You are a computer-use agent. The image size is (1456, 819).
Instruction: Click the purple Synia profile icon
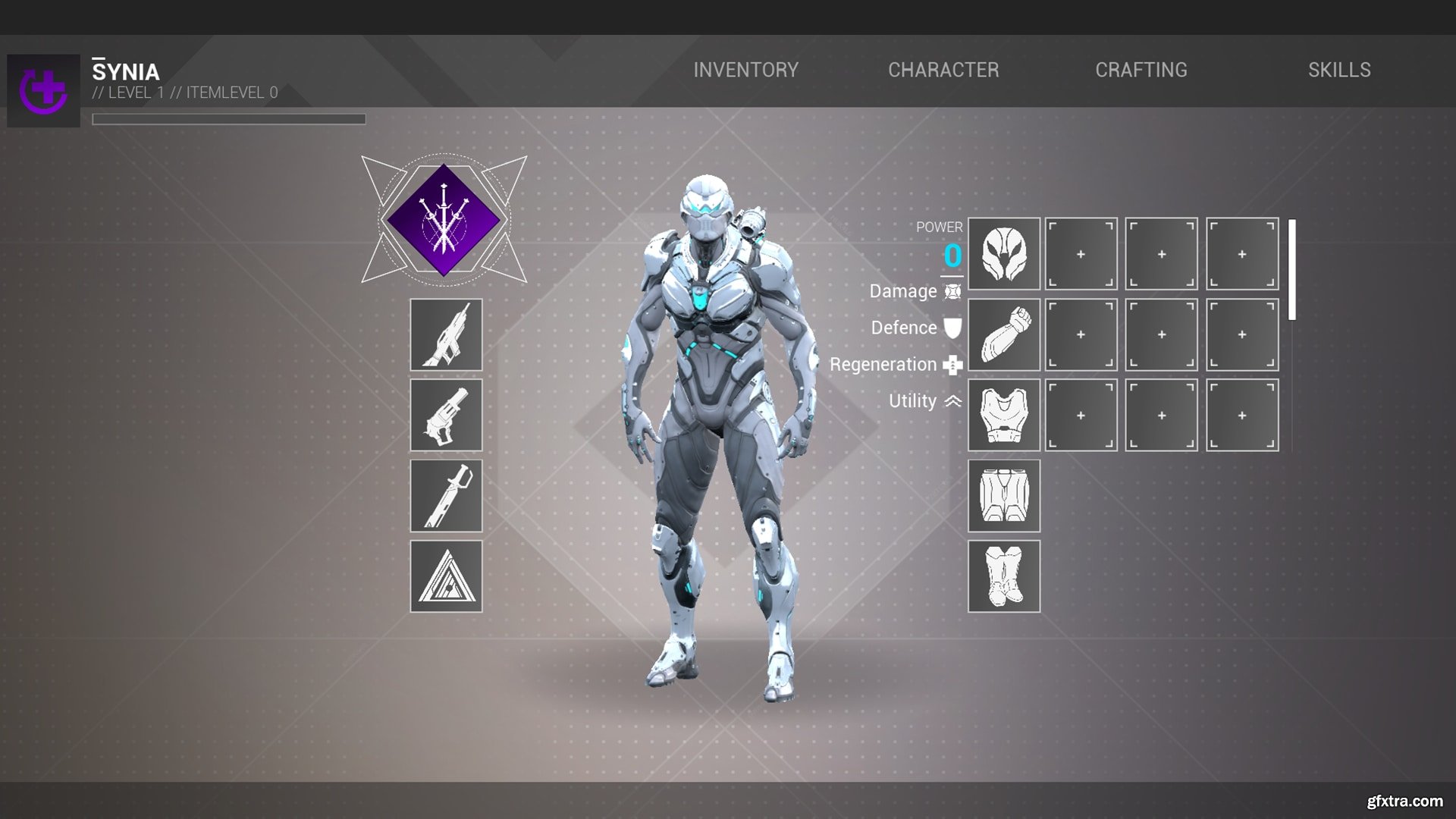click(43, 90)
